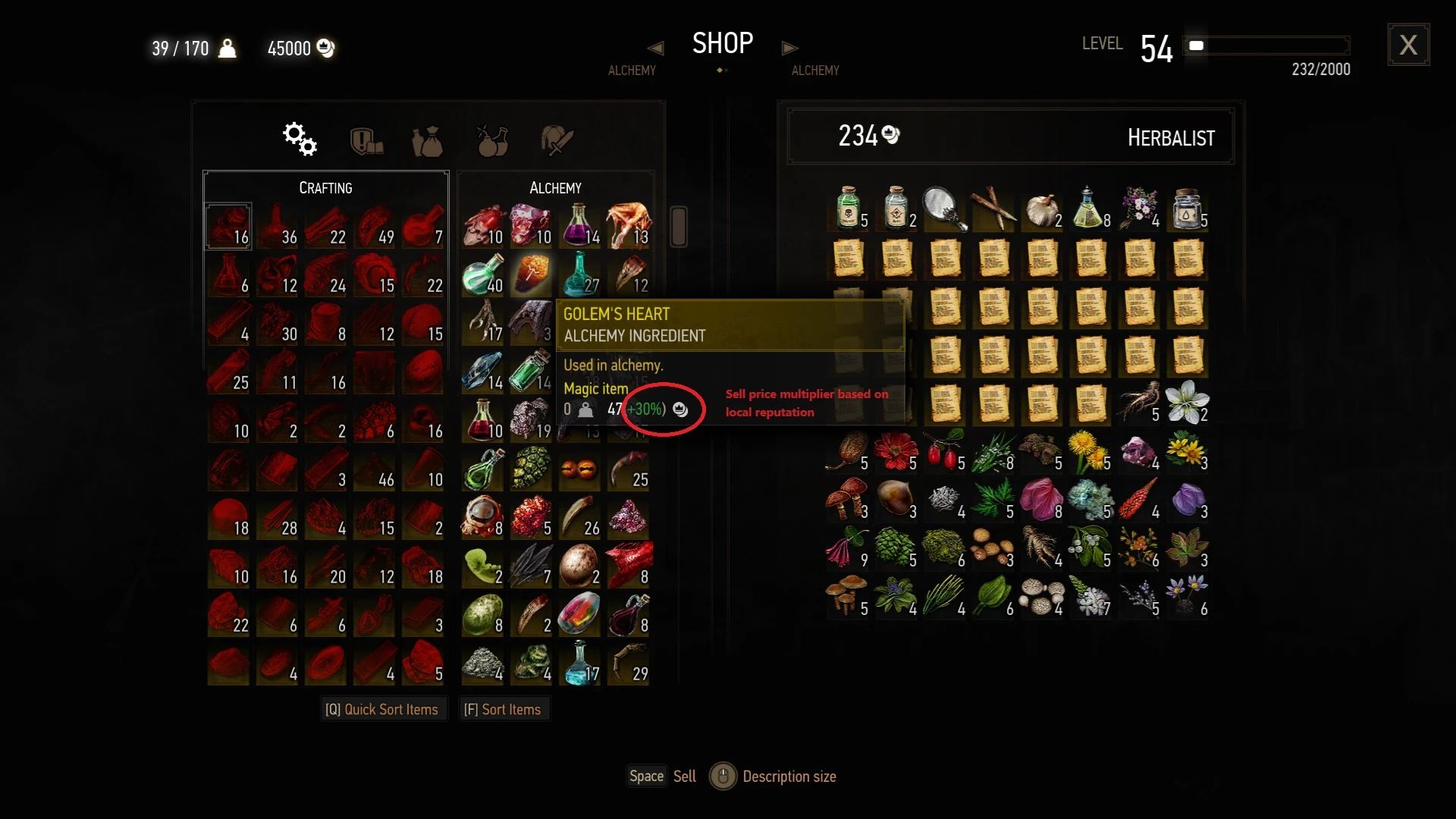The image size is (1456, 819).
Task: Close the shop with the X button
Action: click(x=1408, y=45)
